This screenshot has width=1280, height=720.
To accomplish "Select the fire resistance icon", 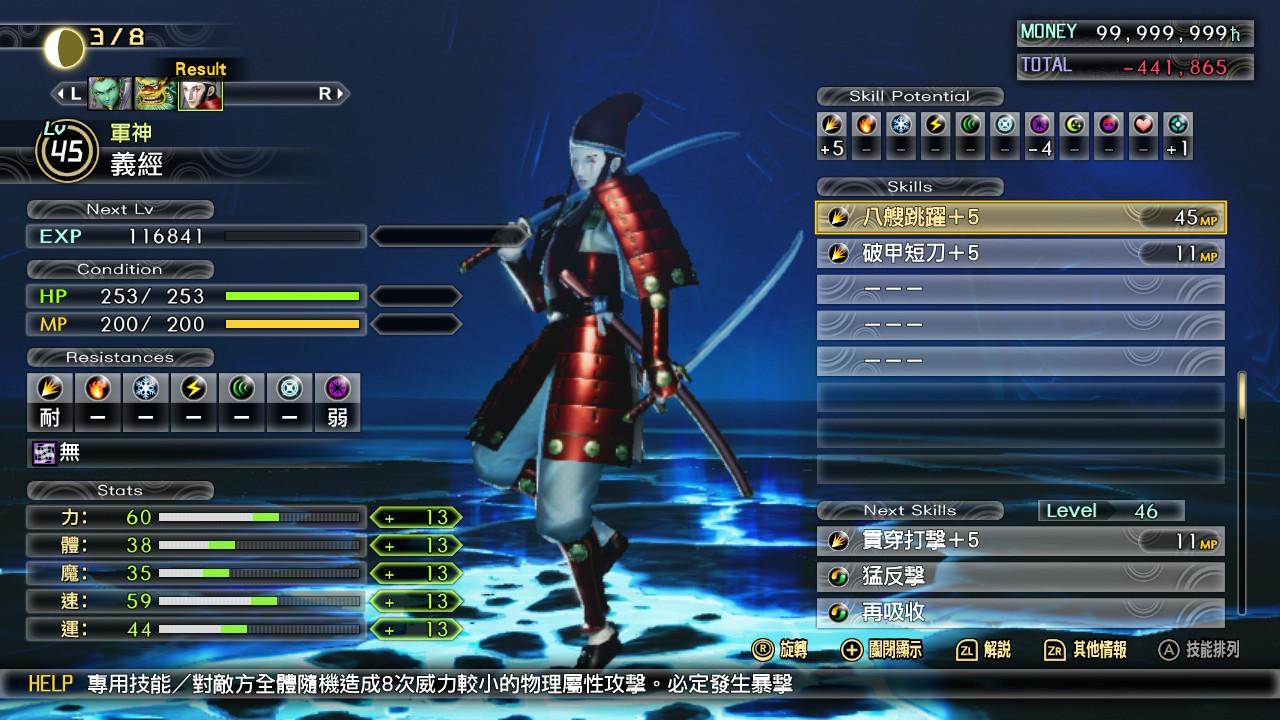I will [98, 388].
